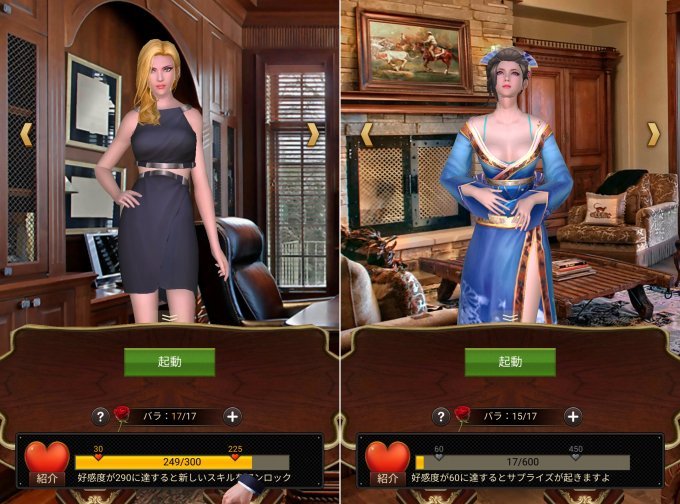Show next character with right arrow in the office scene

point(312,133)
